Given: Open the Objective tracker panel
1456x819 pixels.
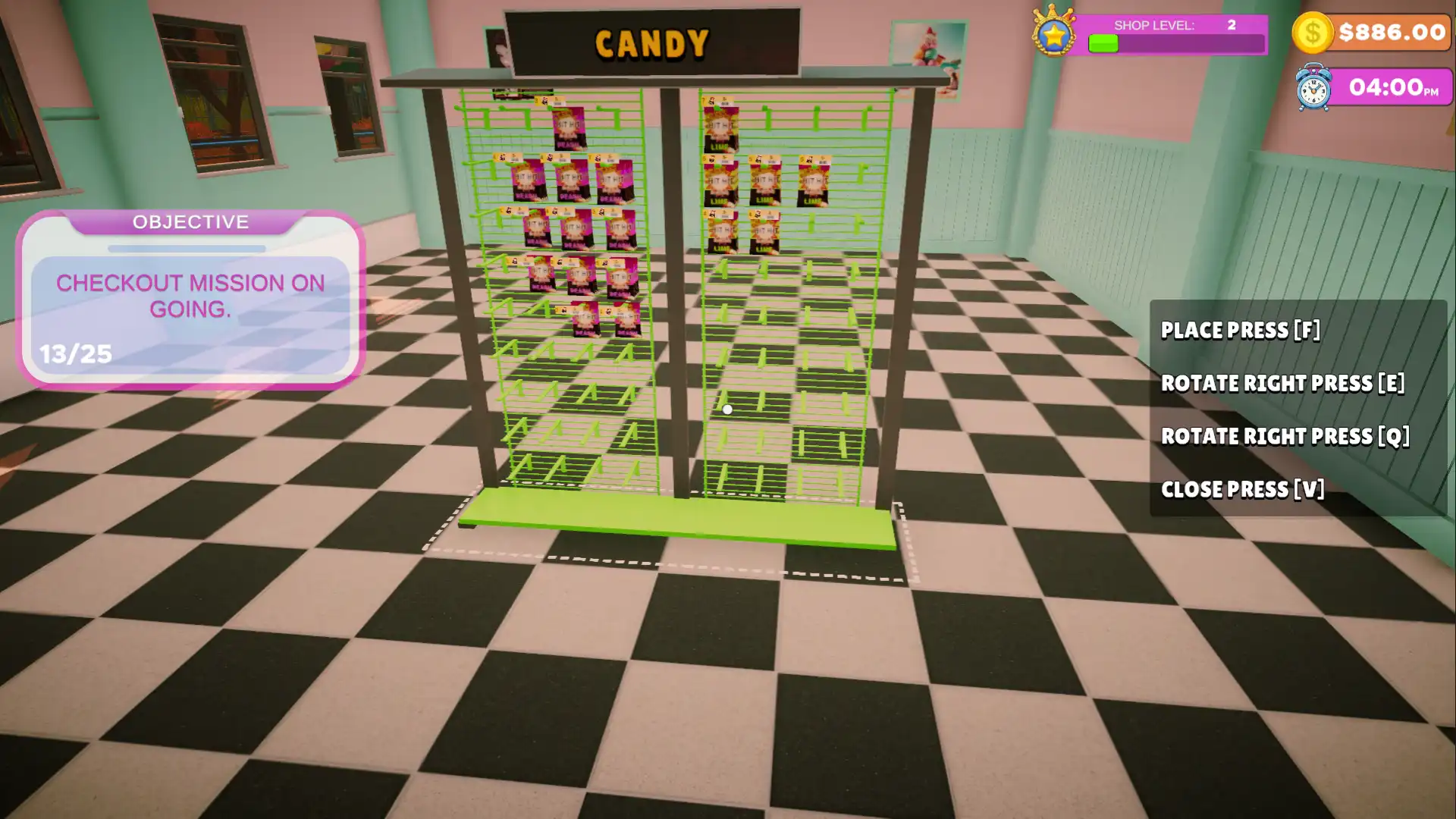Looking at the screenshot, I should click(x=190, y=300).
